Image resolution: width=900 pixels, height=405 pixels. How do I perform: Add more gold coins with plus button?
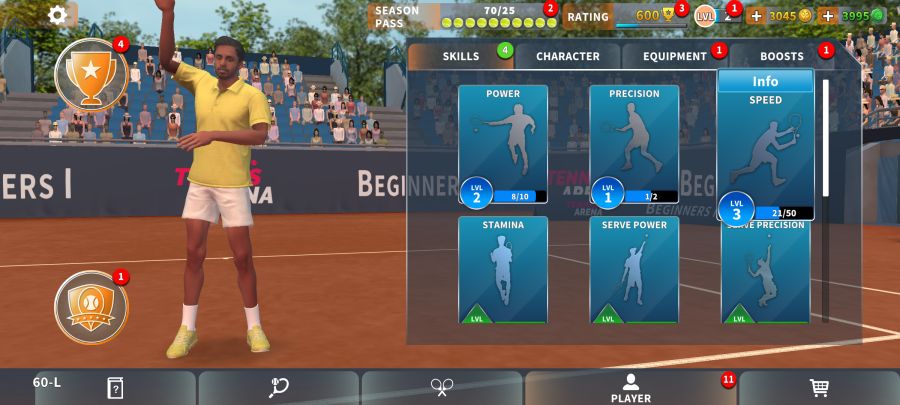(x=756, y=16)
